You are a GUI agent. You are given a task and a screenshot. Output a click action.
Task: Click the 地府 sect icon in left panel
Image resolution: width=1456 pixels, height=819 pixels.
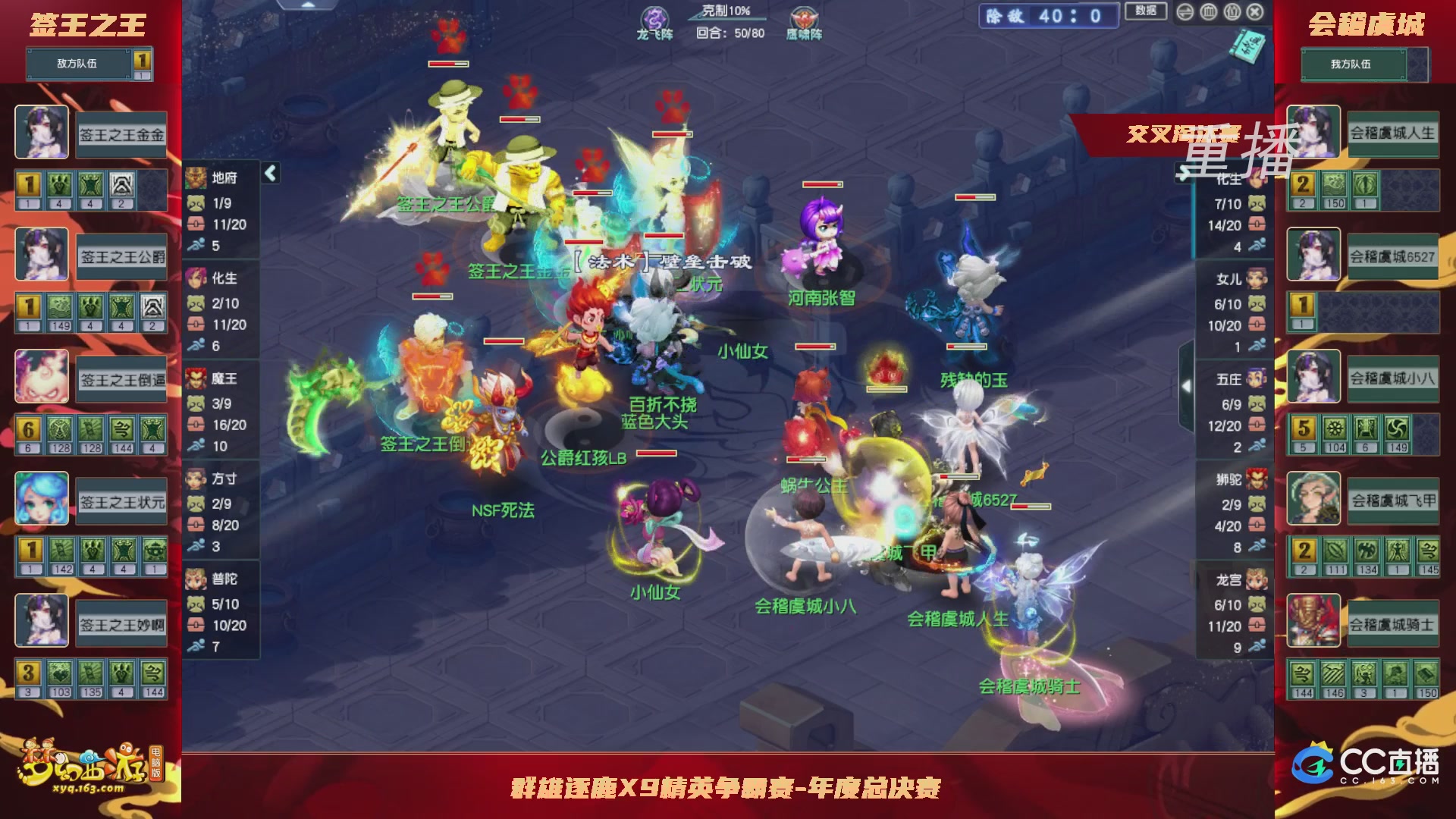[196, 177]
